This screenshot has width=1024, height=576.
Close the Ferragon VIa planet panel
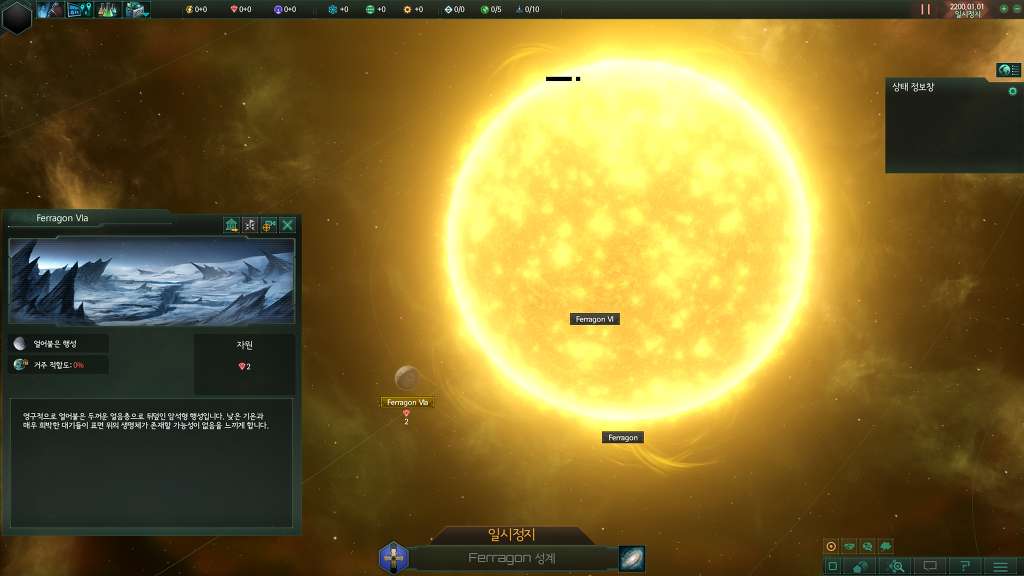[288, 225]
